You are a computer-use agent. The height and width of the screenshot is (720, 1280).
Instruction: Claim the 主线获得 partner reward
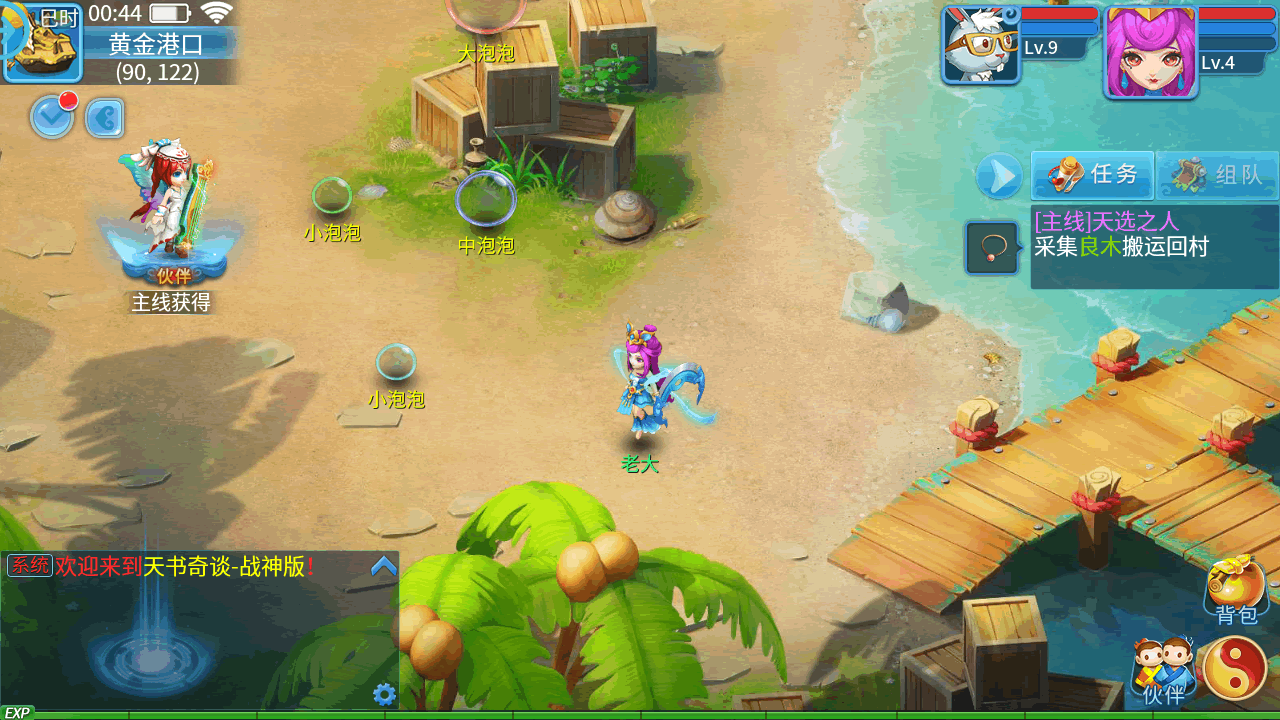pyautogui.click(x=170, y=230)
